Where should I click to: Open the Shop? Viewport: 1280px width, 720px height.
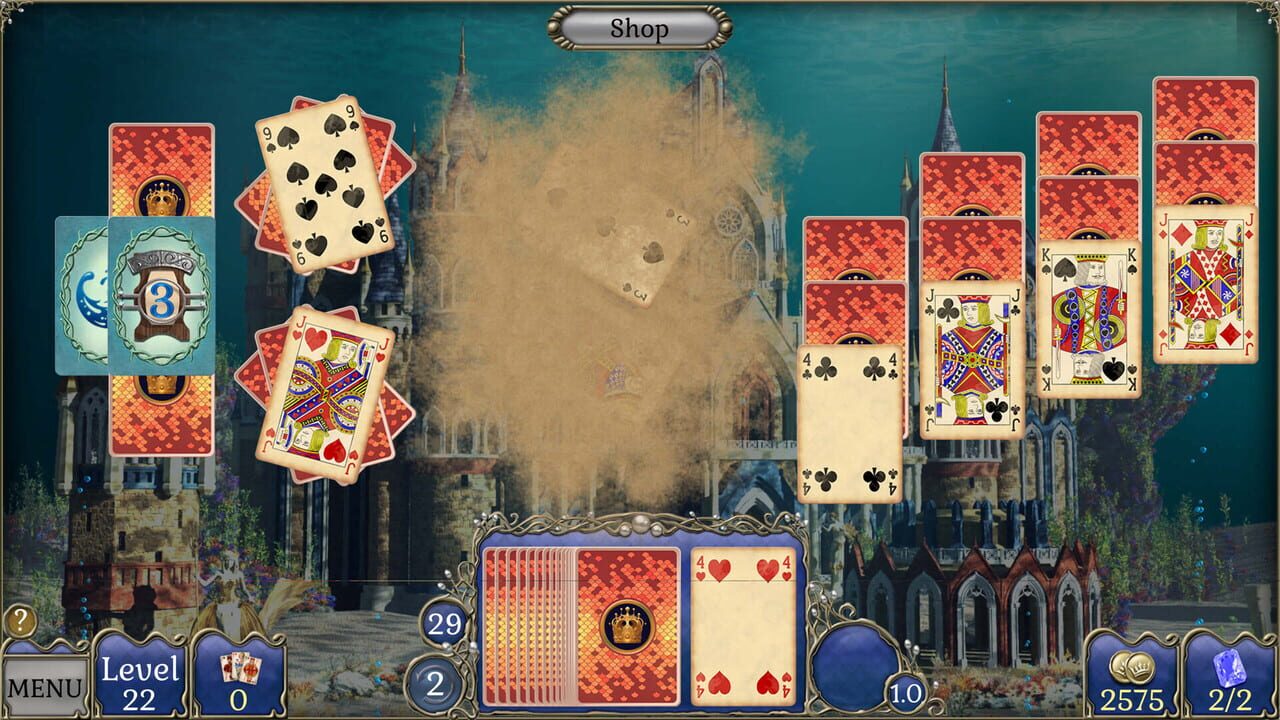click(x=639, y=28)
